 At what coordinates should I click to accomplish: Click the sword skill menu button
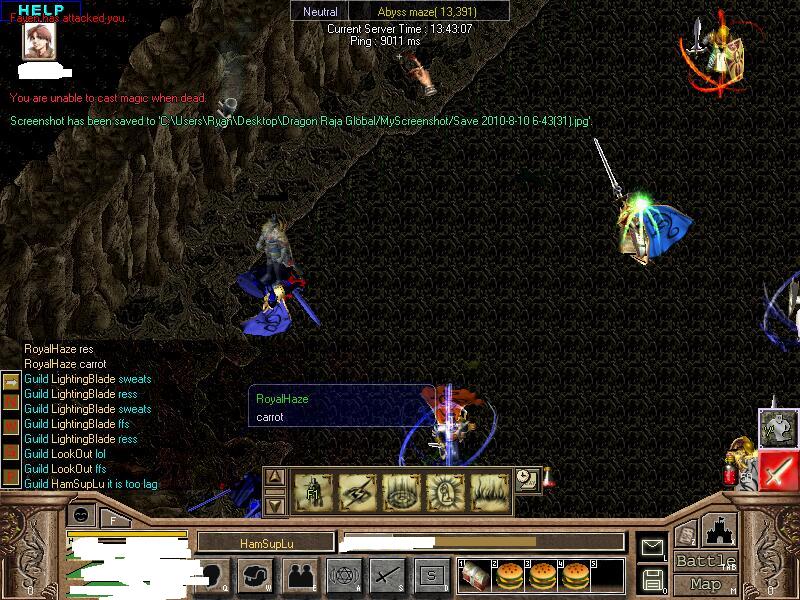coord(387,575)
